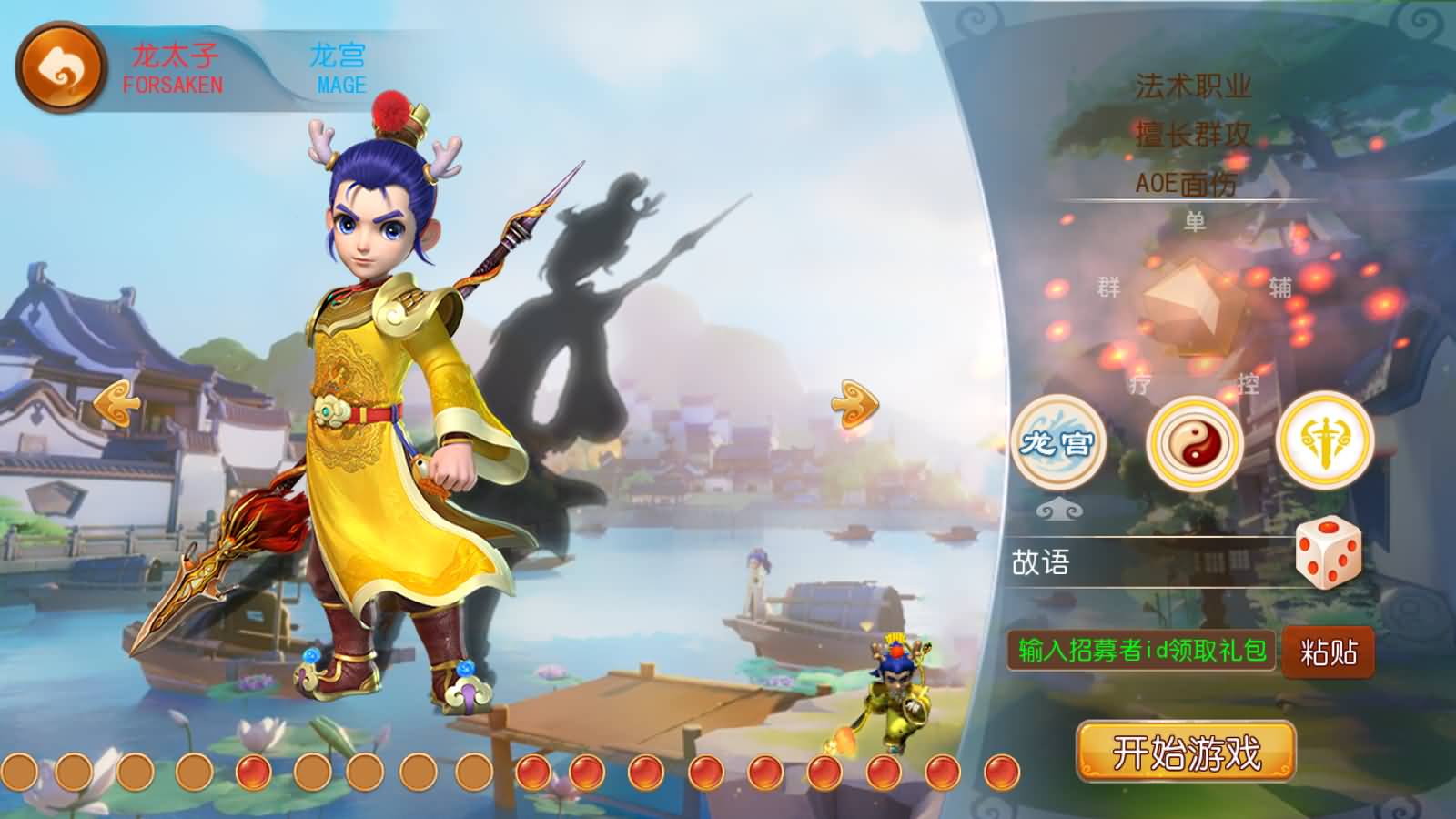Select an unfilled gold dot at bottom left
The image size is (1456, 819).
click(20, 773)
